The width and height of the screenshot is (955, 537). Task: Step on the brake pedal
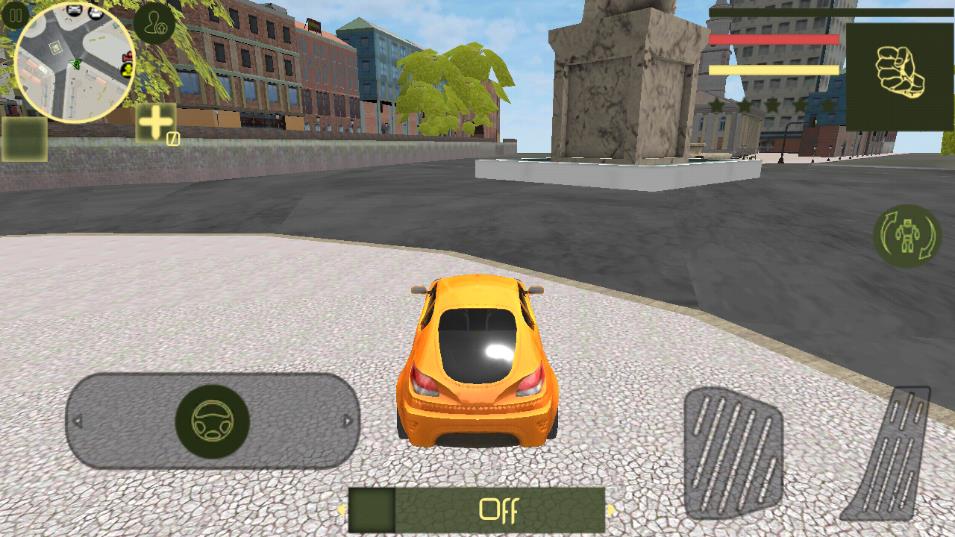[733, 452]
